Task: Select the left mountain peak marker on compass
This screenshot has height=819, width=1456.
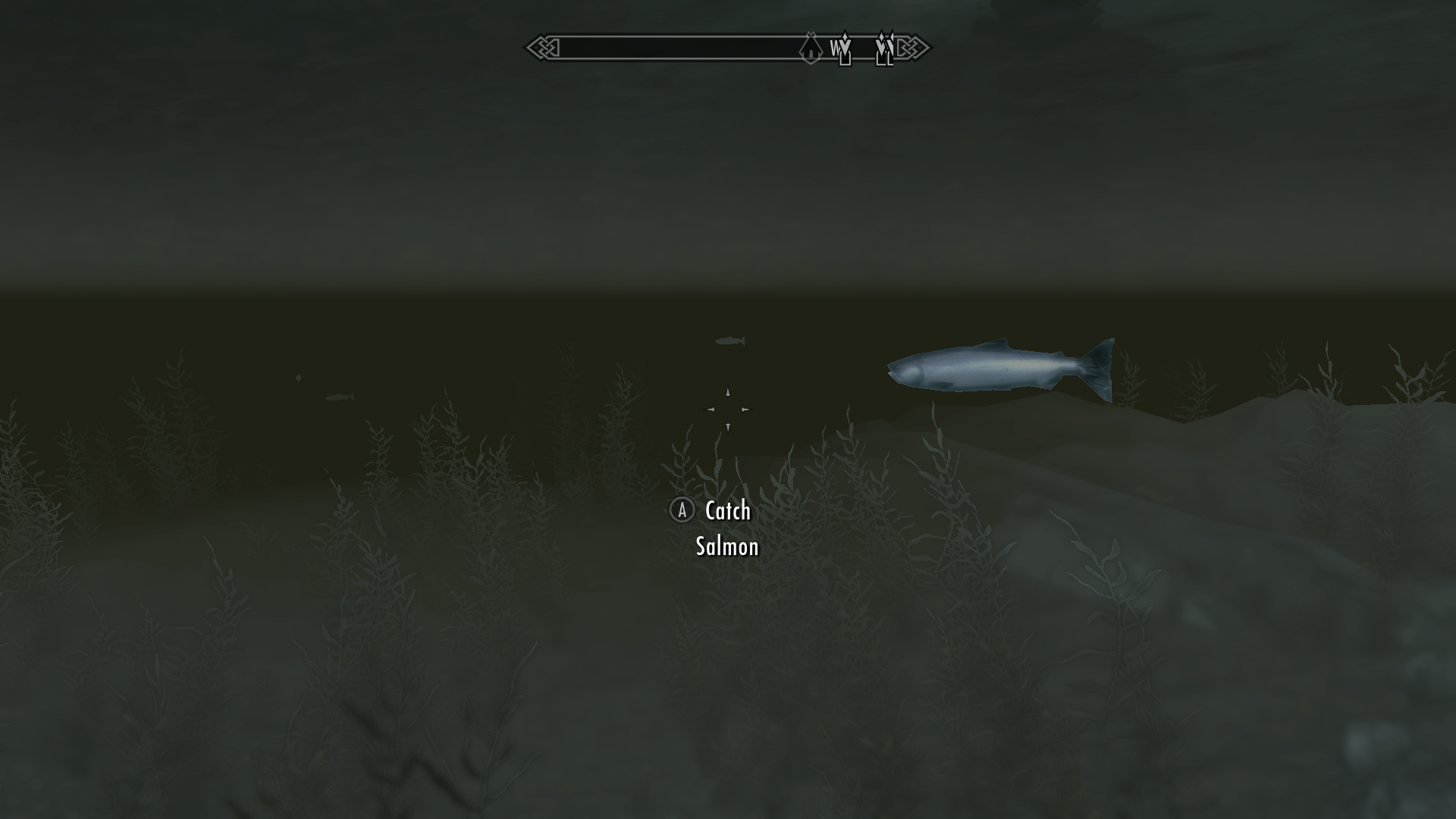Action: coord(846,48)
